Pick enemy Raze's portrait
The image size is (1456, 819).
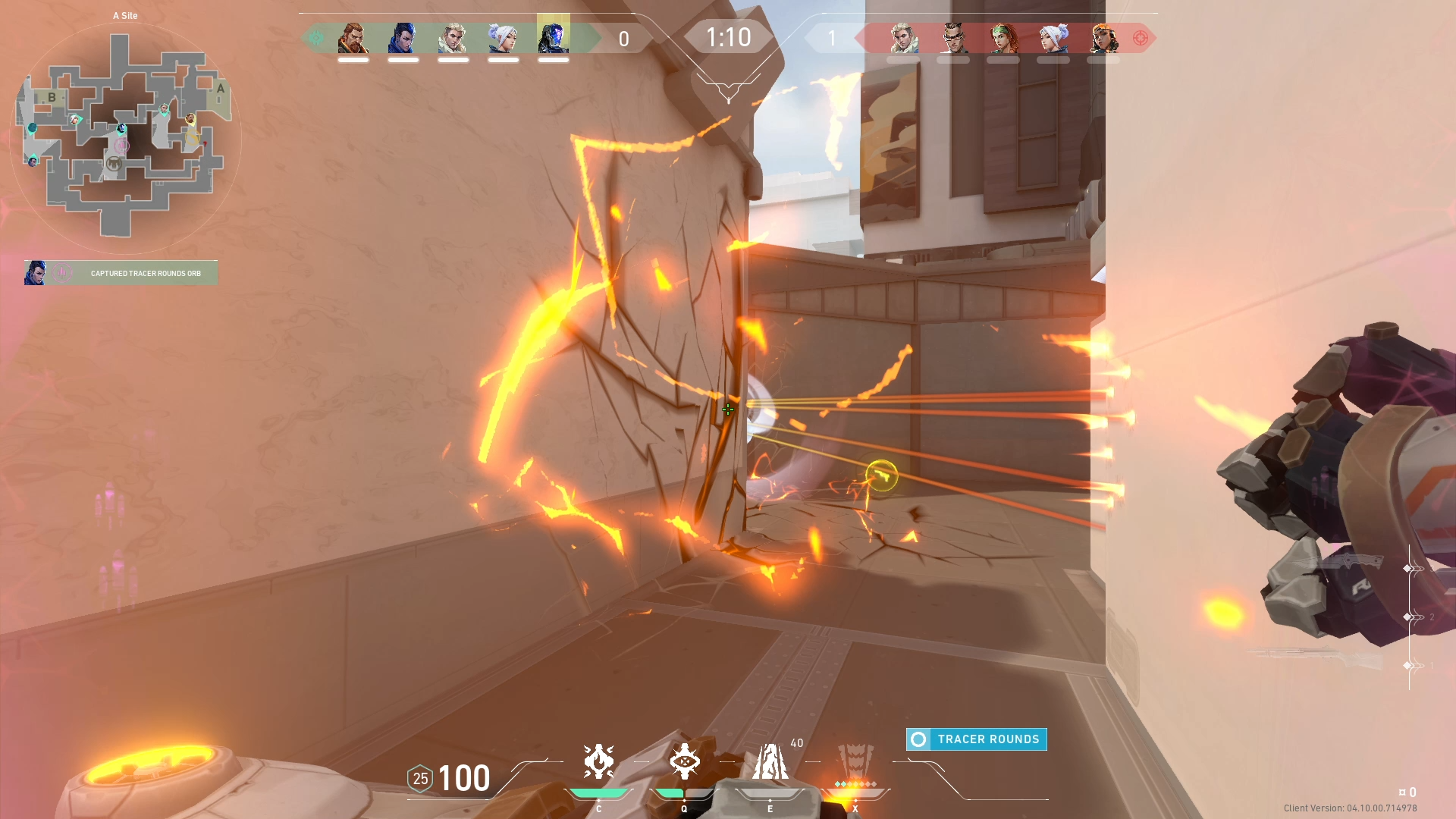1103,38
